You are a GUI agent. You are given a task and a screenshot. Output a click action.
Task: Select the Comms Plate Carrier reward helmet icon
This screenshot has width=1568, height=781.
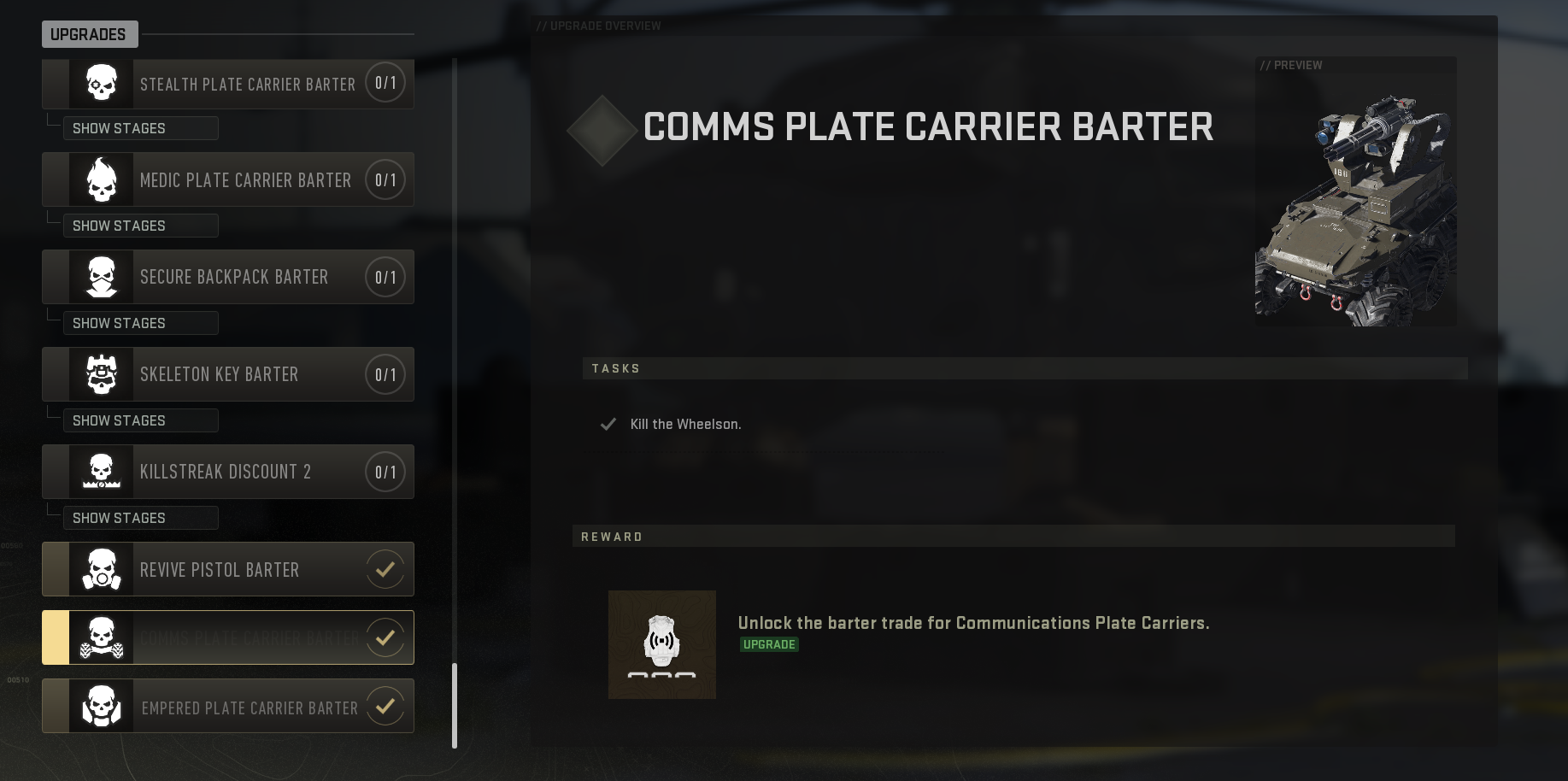pos(661,644)
